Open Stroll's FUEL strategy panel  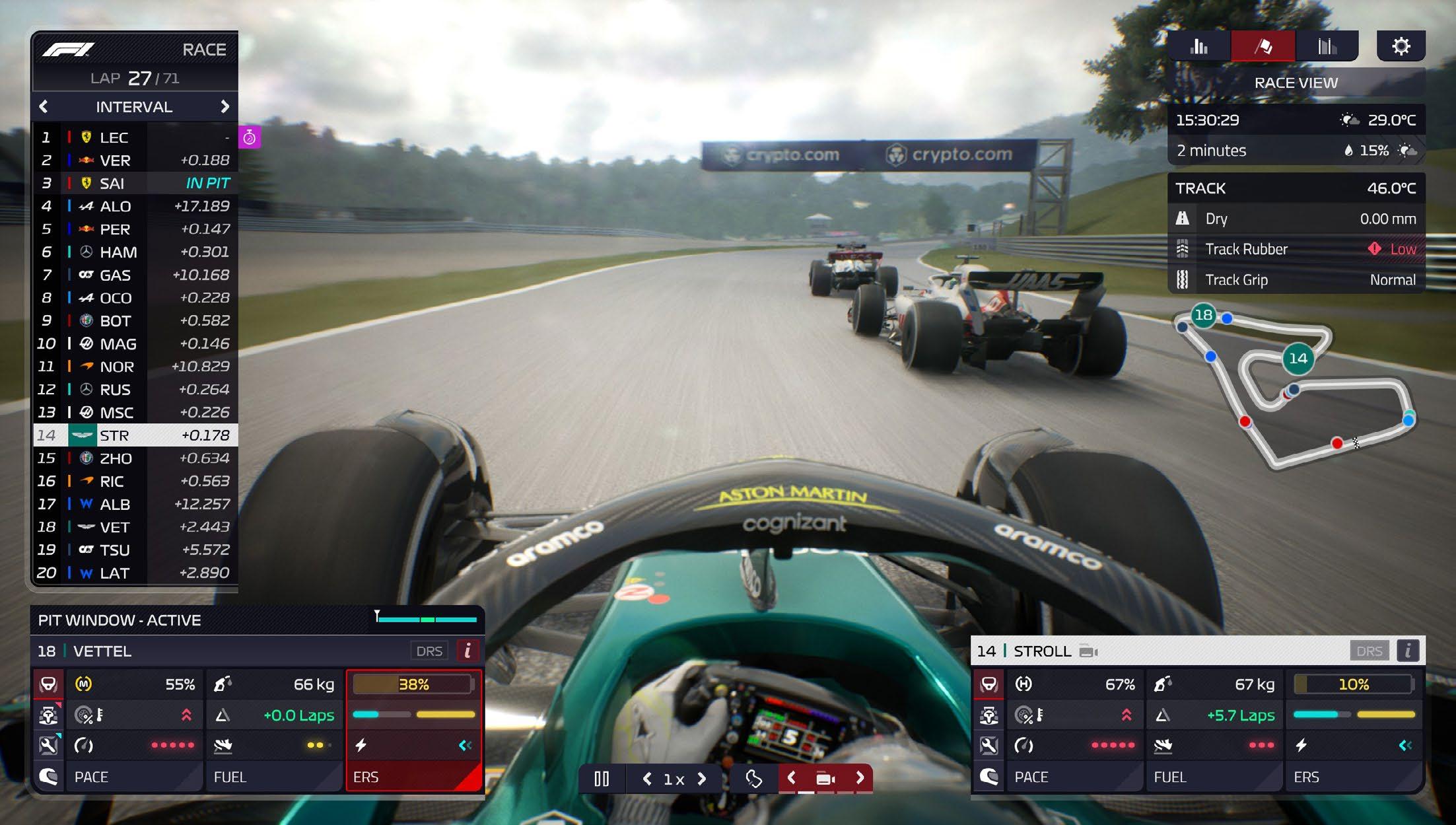pos(1214,777)
